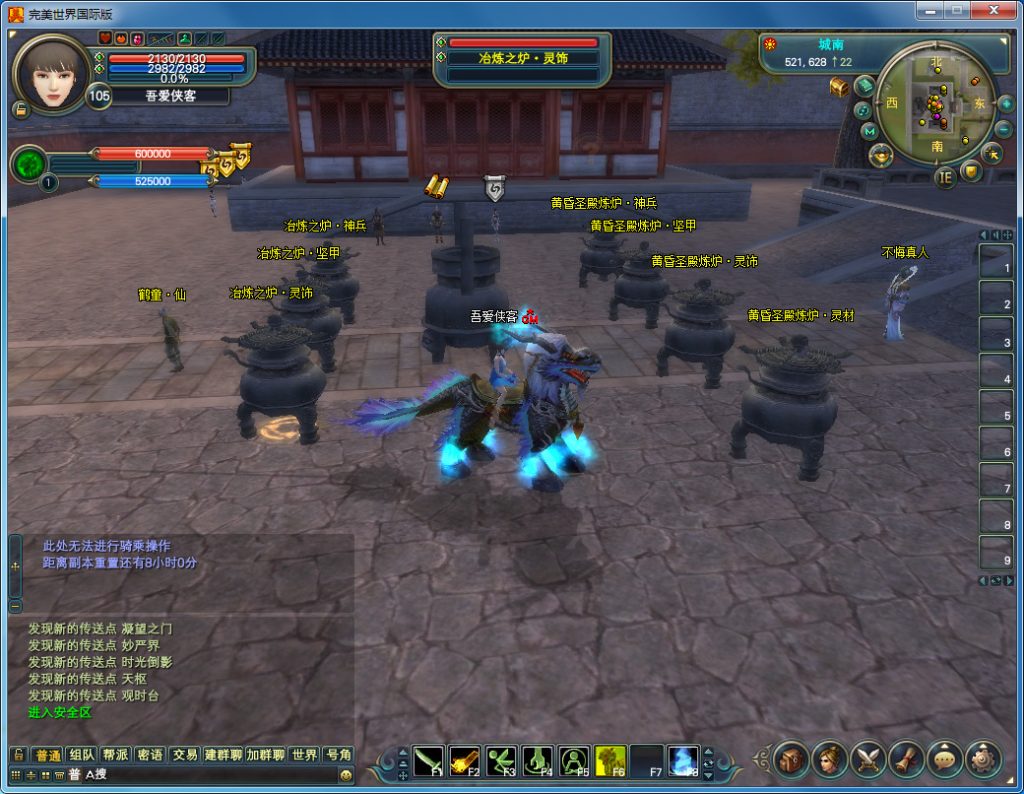Open the character portrait menu button
This screenshot has width=1024, height=794.
[829, 760]
